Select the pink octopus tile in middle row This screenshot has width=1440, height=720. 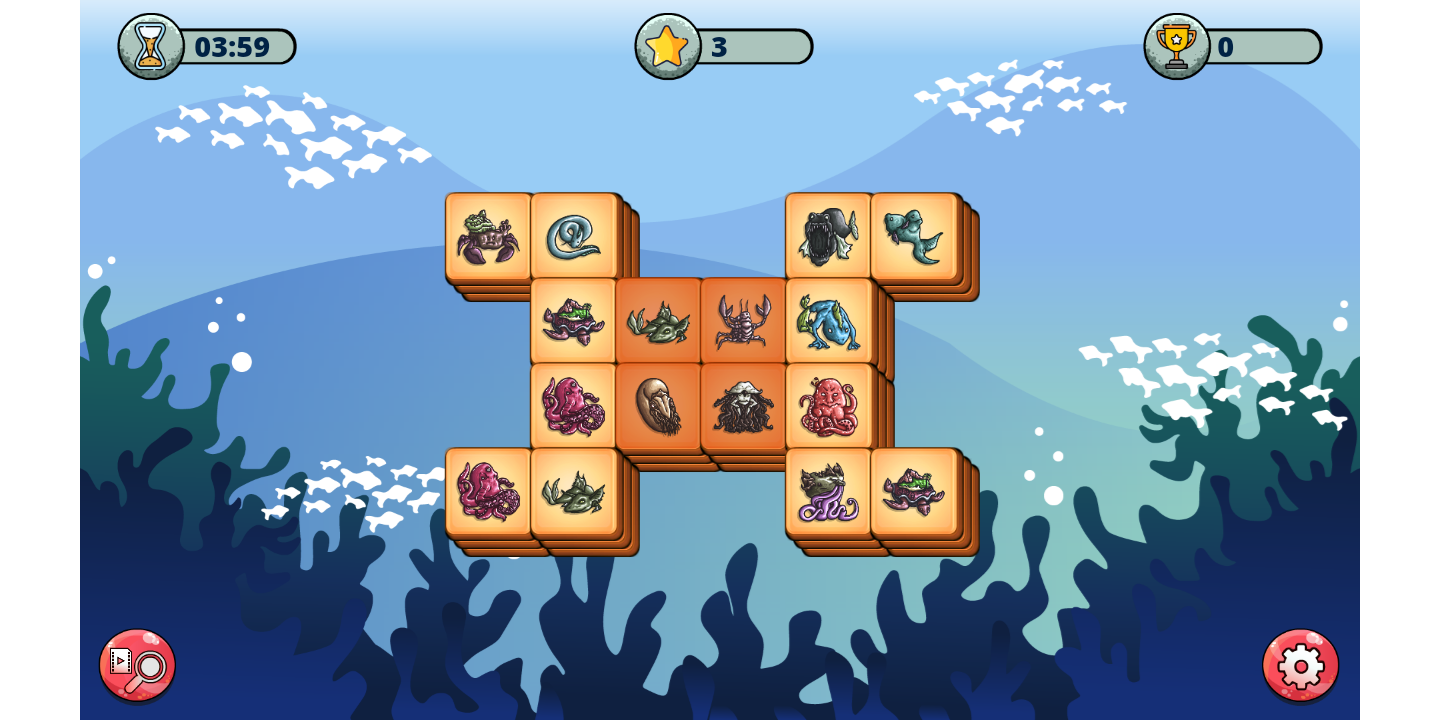pyautogui.click(x=575, y=406)
